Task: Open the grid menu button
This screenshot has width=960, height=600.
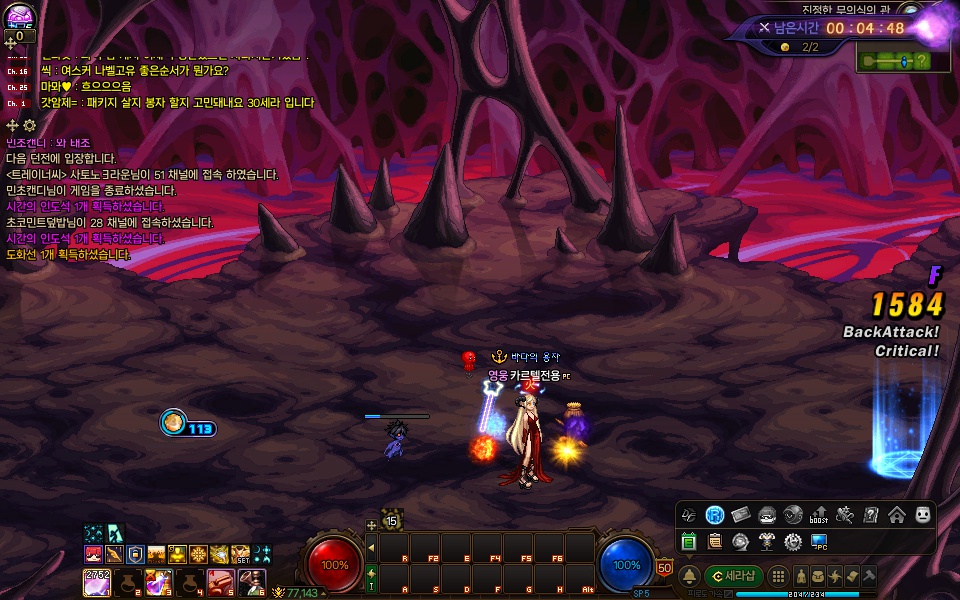Action: [777, 576]
